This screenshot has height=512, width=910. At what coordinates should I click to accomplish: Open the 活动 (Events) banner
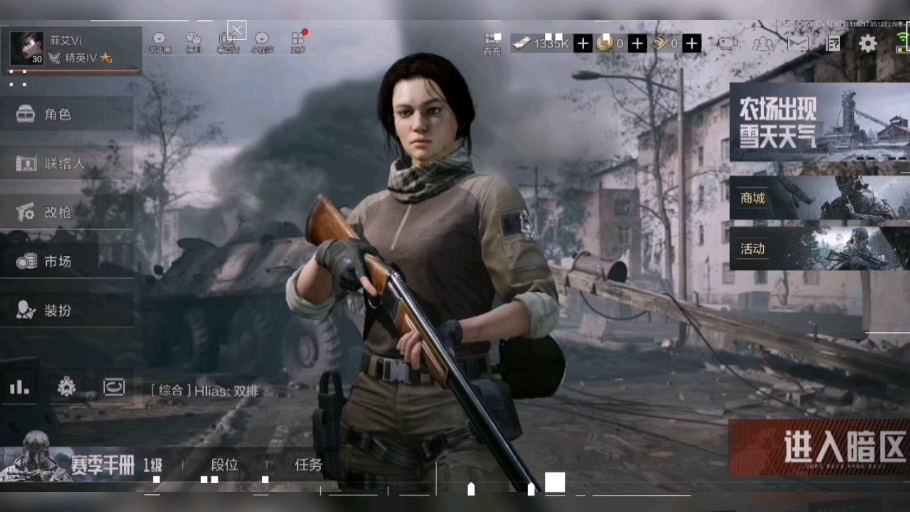click(x=818, y=248)
